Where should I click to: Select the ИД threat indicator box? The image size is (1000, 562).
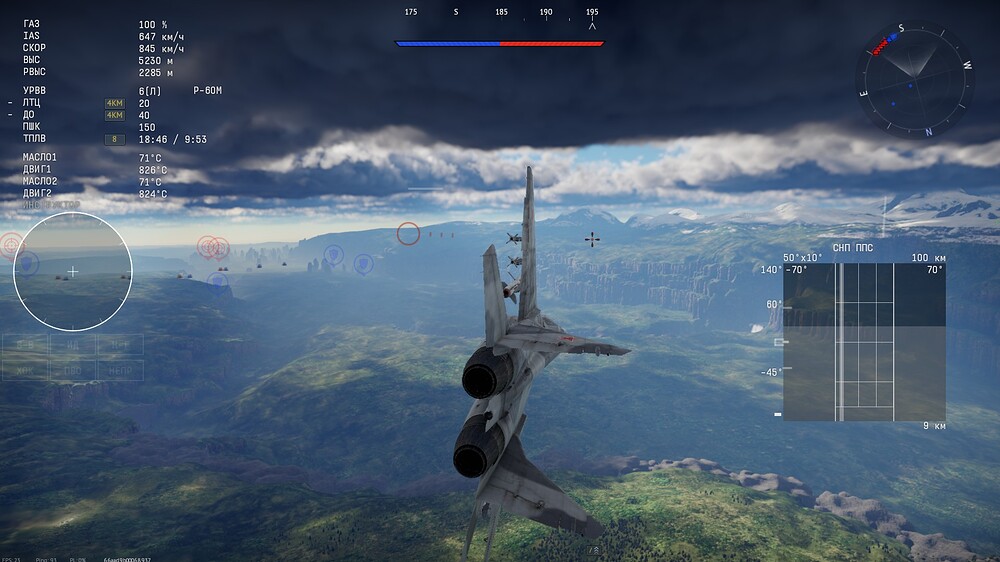coord(73,345)
